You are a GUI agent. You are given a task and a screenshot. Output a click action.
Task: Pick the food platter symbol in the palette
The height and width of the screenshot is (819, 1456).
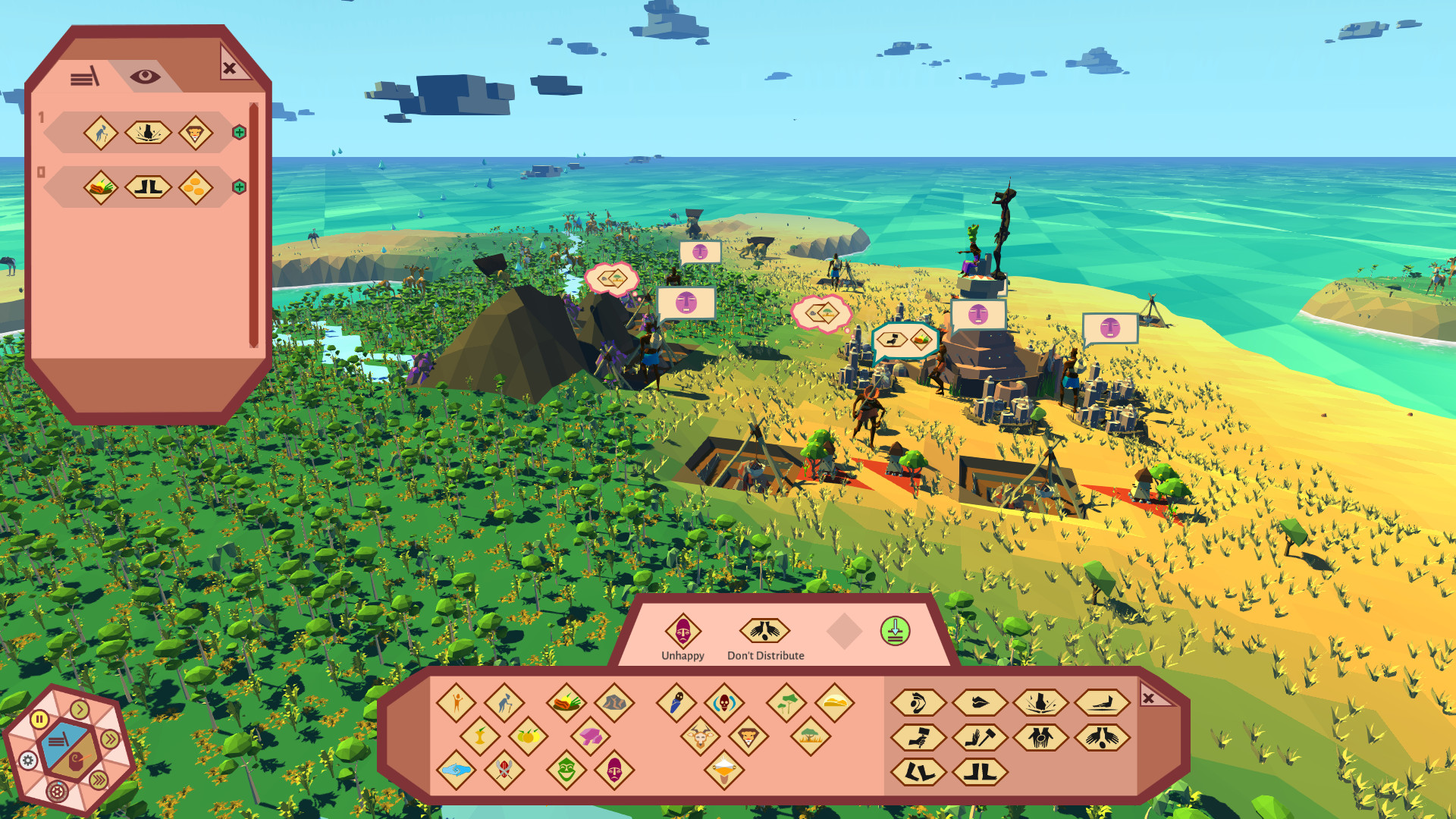pos(566,702)
